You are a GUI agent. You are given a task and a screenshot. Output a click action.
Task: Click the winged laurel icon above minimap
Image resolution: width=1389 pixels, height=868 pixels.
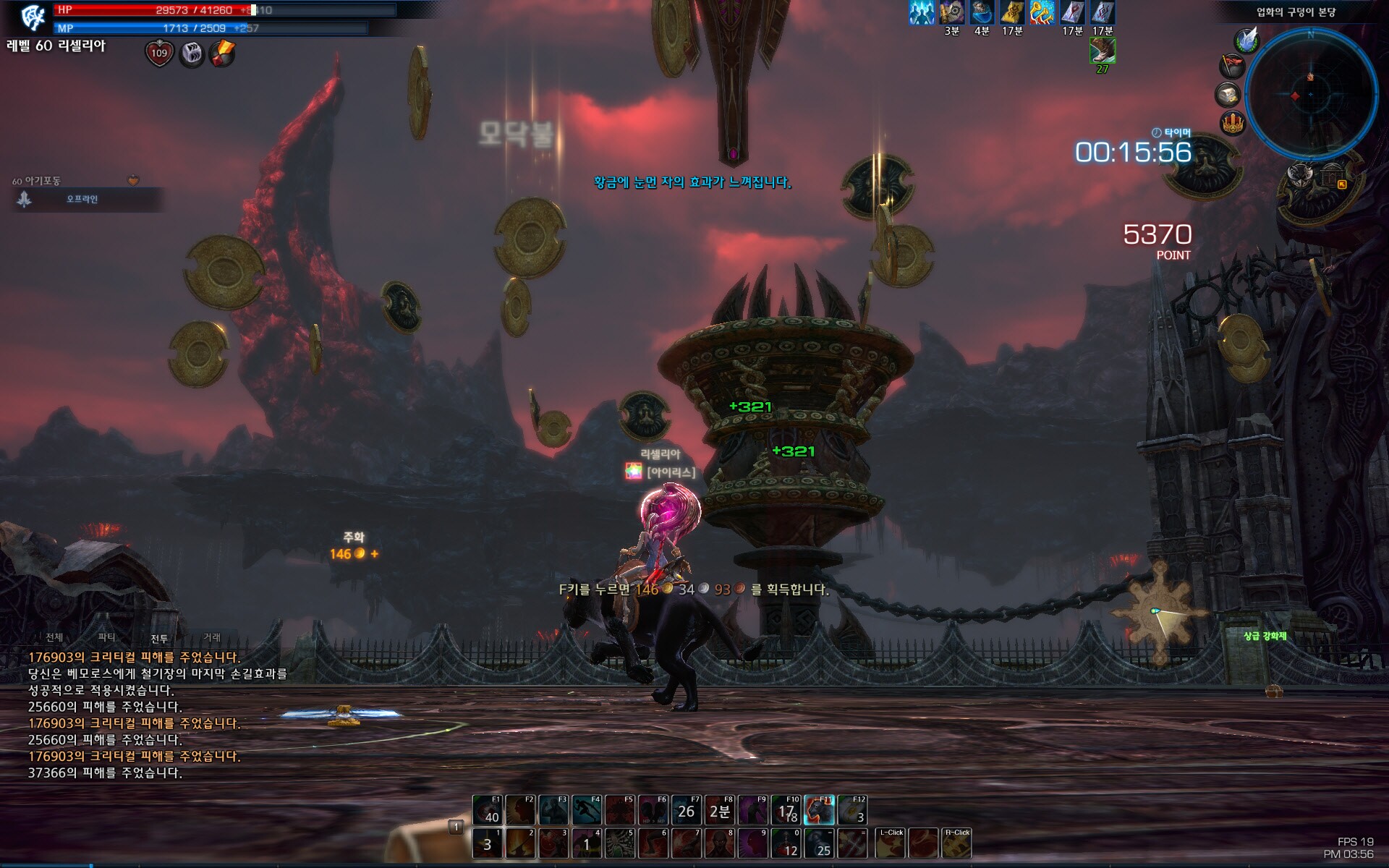point(1246,41)
